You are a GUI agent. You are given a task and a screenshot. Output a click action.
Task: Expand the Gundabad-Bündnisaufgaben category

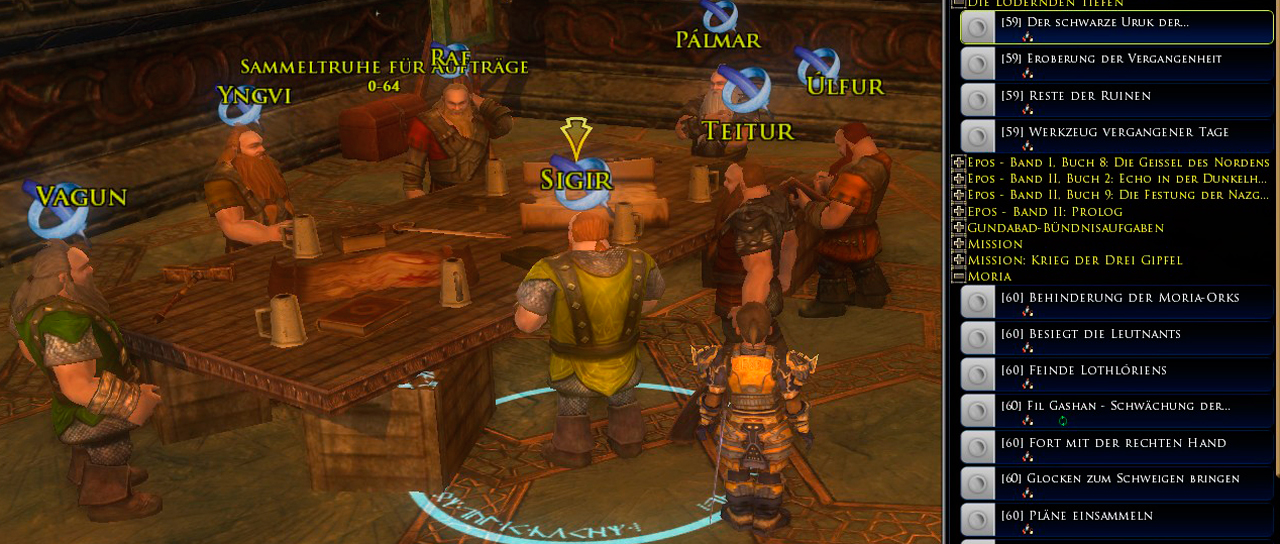[958, 228]
